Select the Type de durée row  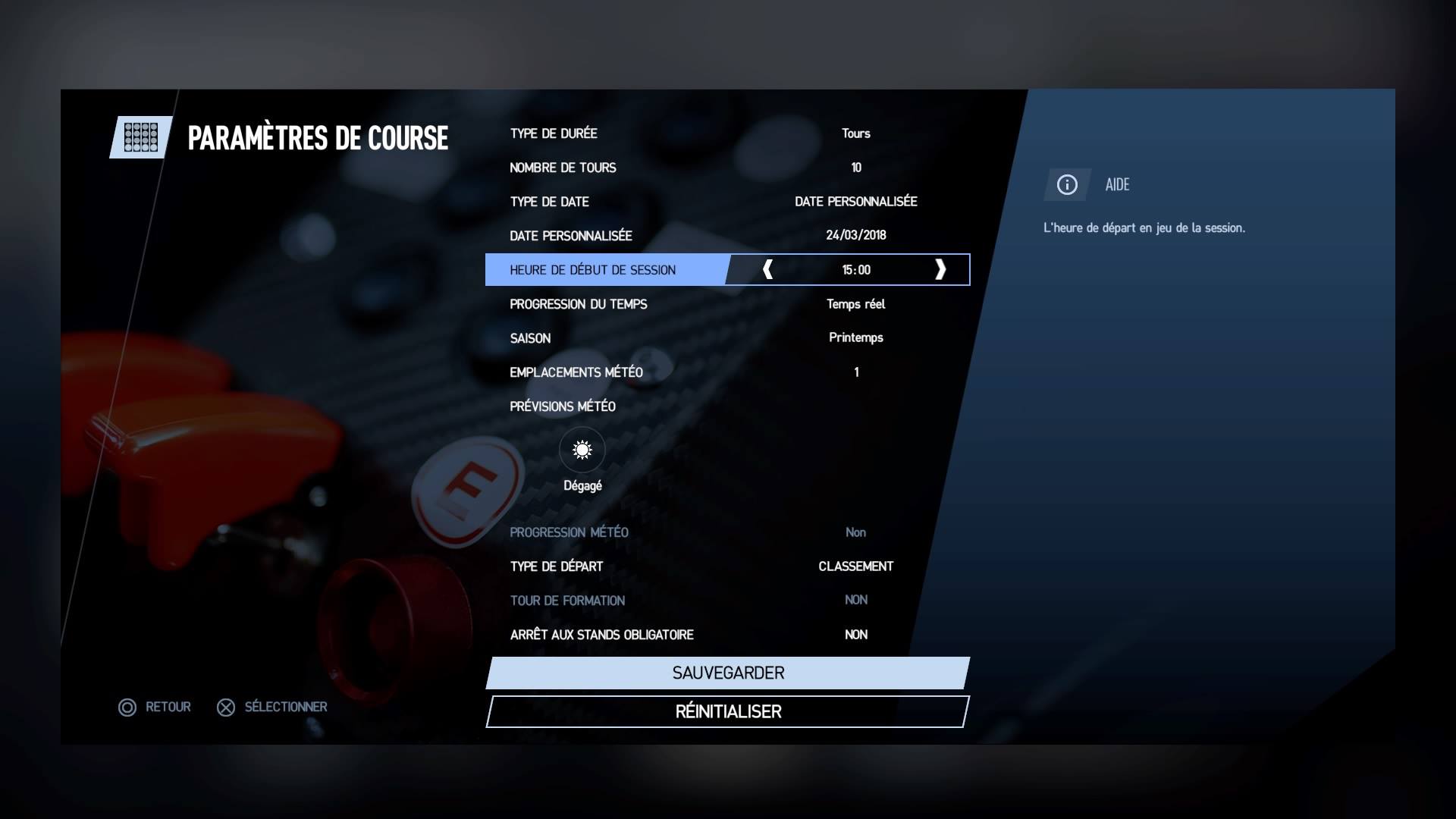[x=726, y=133]
